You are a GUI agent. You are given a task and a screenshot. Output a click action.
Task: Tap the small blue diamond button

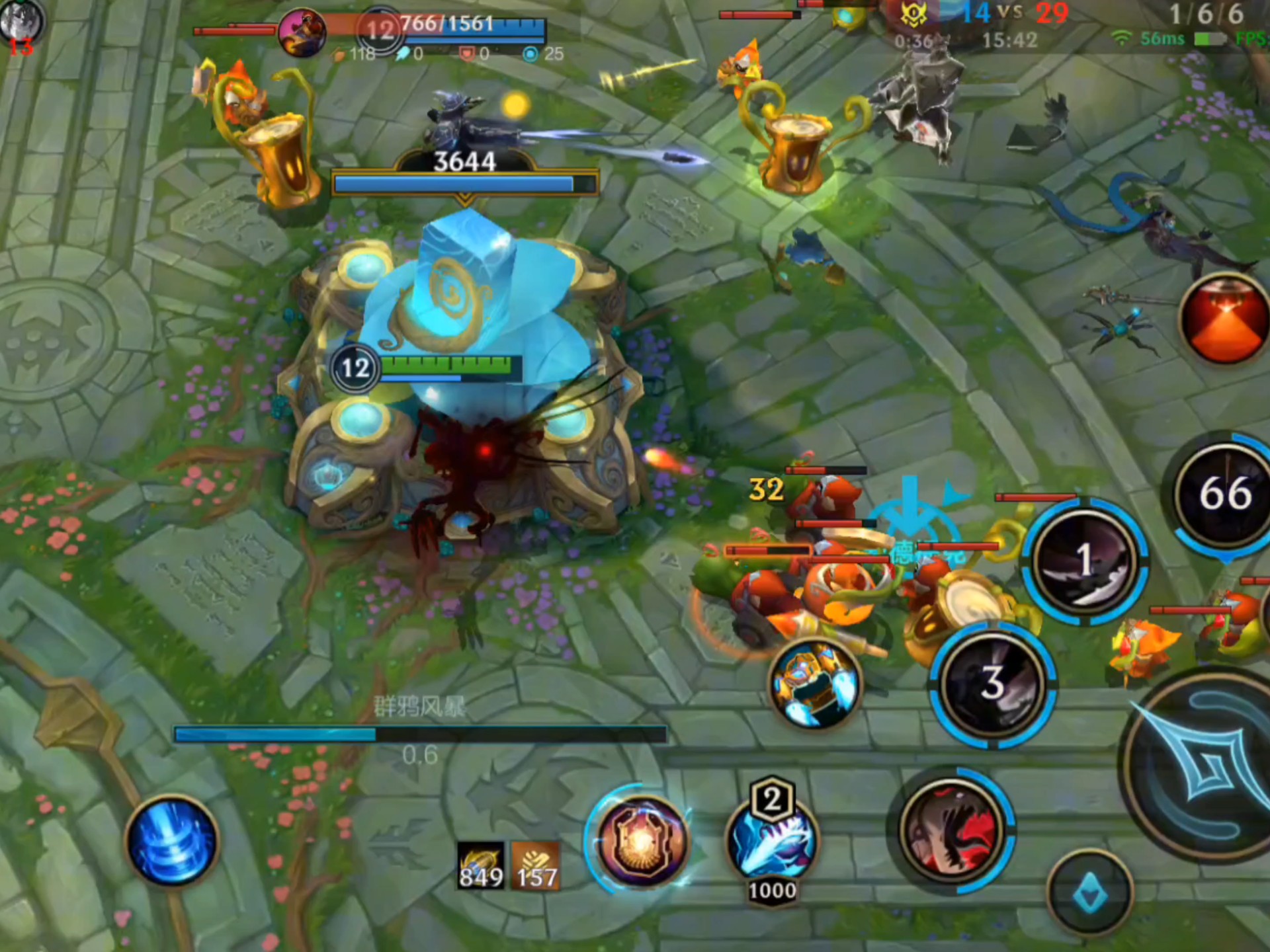click(x=1090, y=894)
